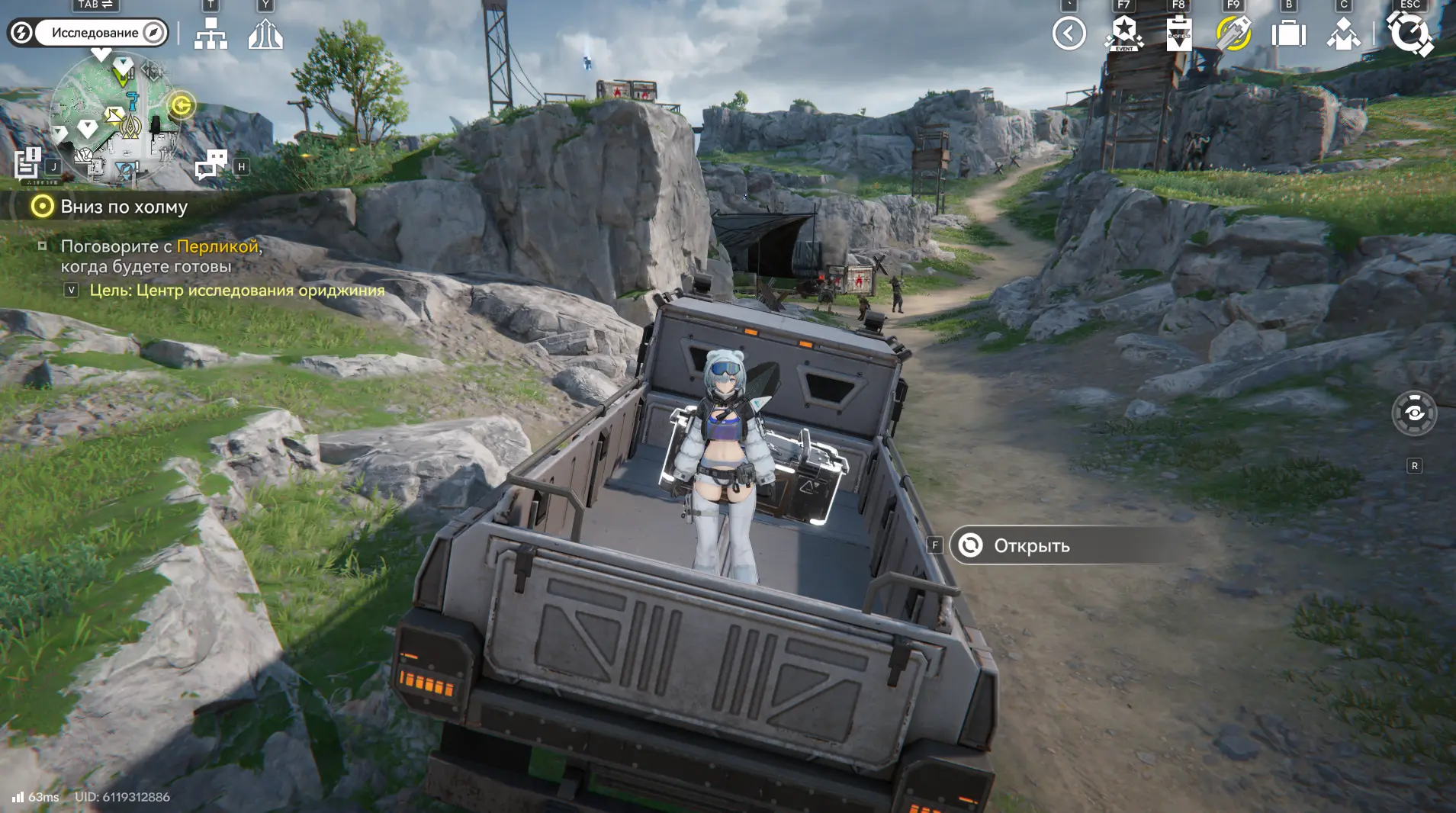This screenshot has width=1456, height=813.
Task: Open the mission journal icon with the exclamation mark
Action: point(27,162)
